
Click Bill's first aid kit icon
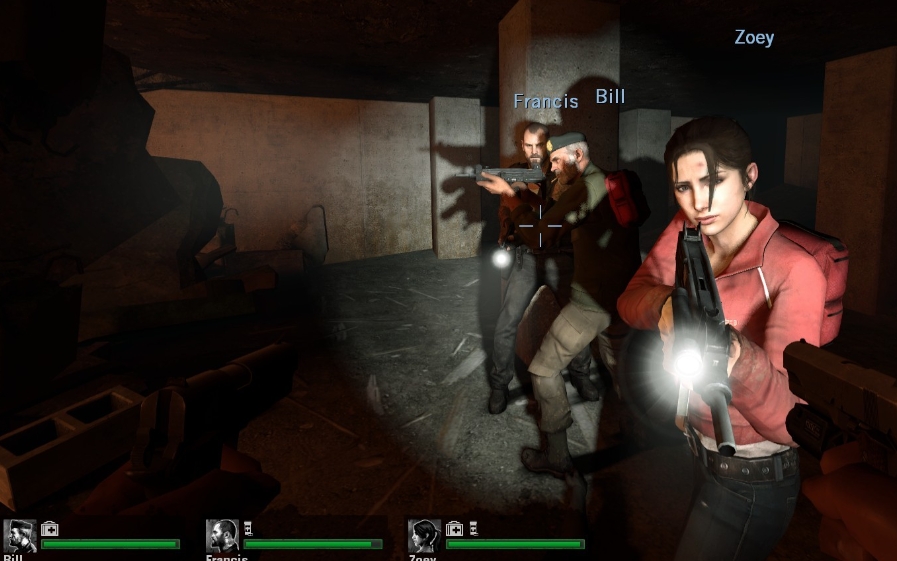[49, 529]
